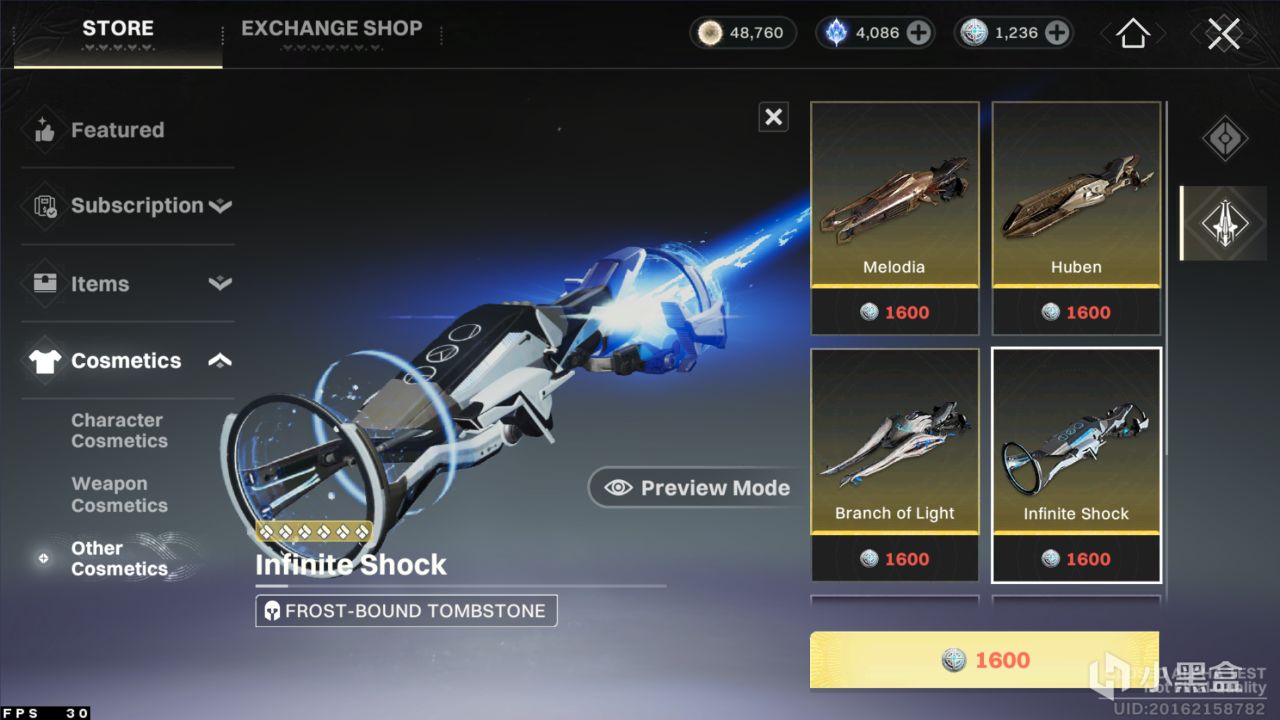Open the Exchange Shop tab

click(331, 30)
